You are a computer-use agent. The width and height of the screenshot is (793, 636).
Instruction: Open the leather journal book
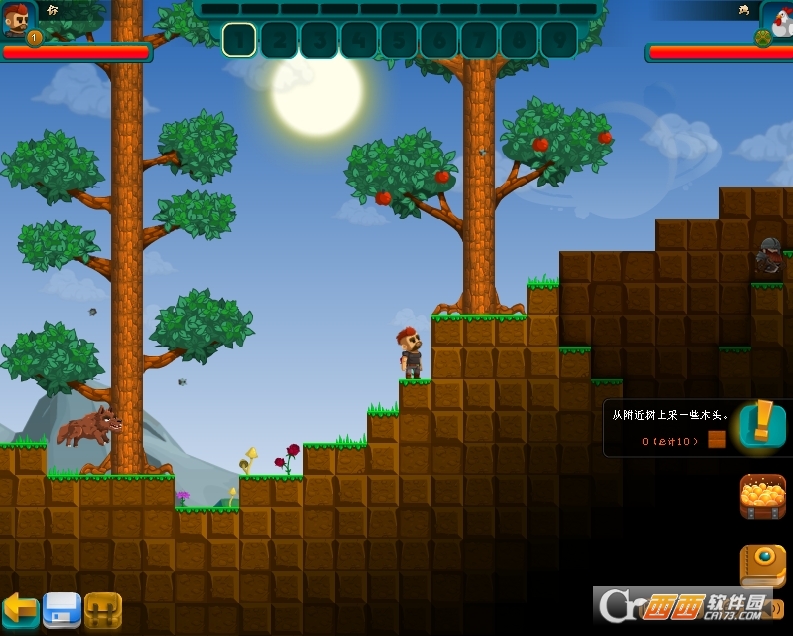(x=762, y=565)
